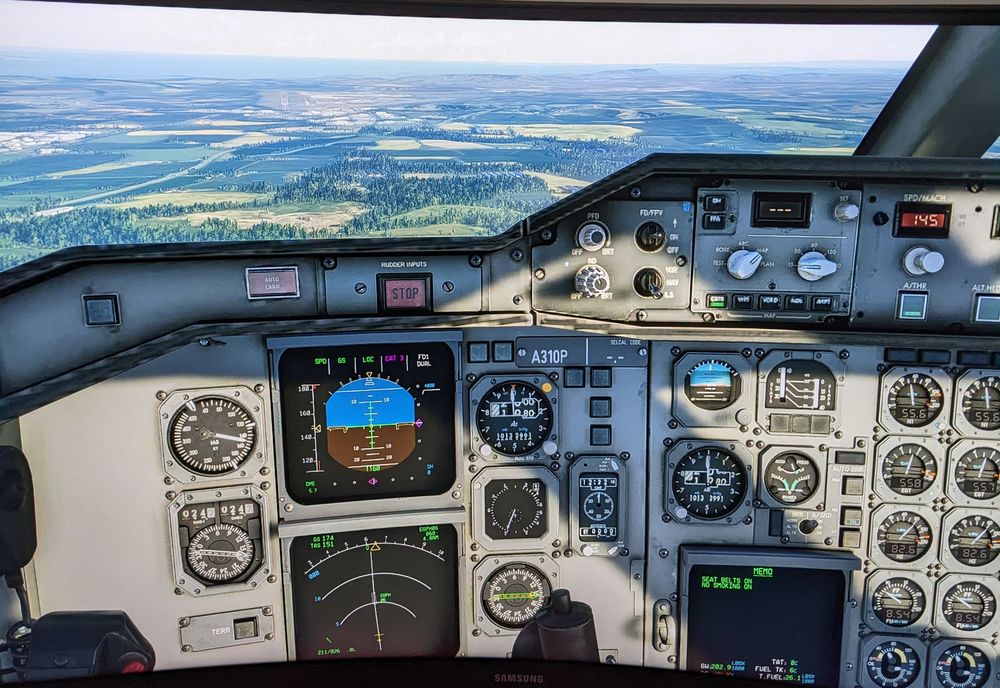Screen dimensions: 1000x688
Task: Enable the VOR.D map display button
Action: click(x=769, y=301)
